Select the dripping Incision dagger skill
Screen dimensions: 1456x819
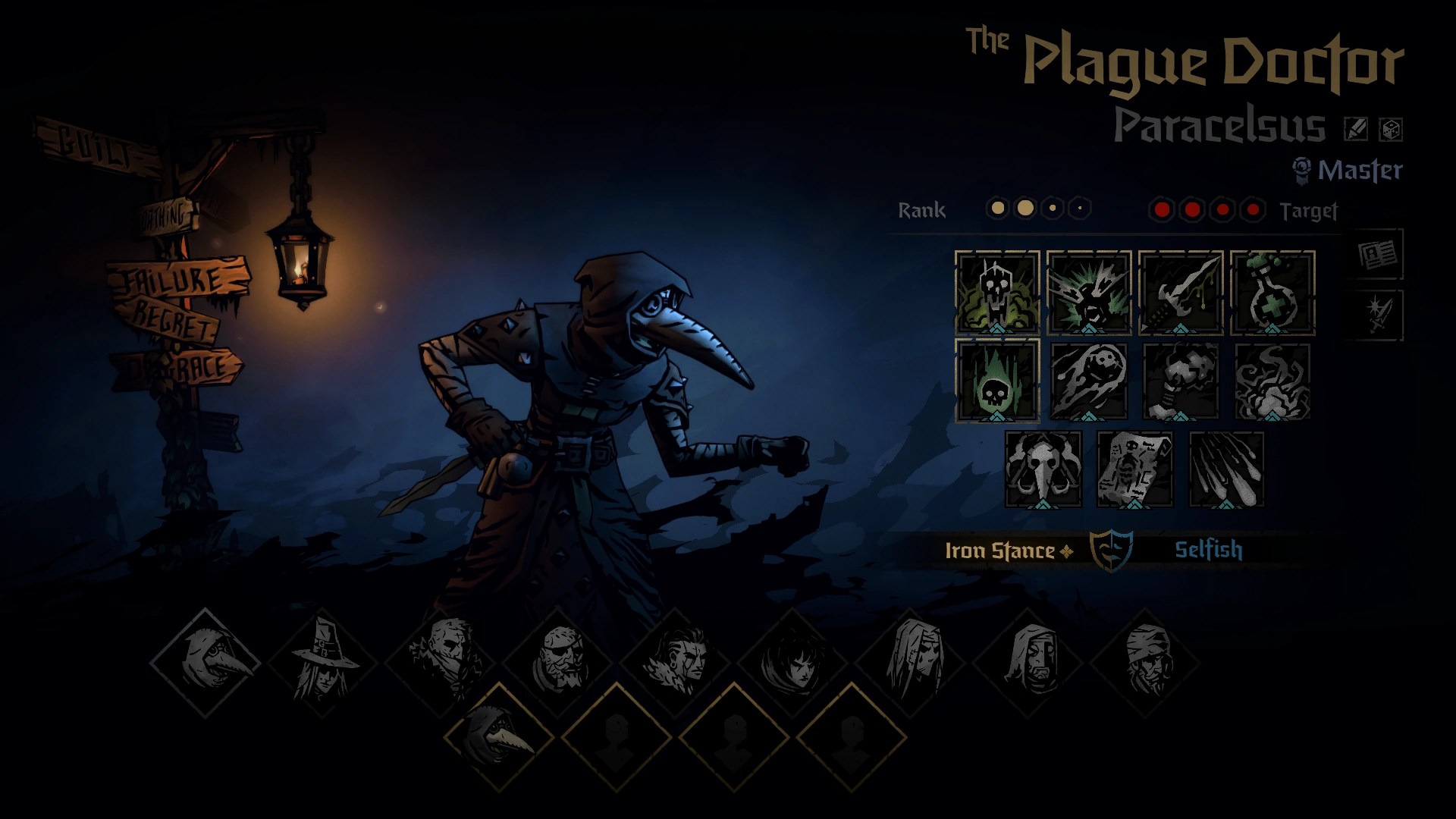pos(1181,292)
